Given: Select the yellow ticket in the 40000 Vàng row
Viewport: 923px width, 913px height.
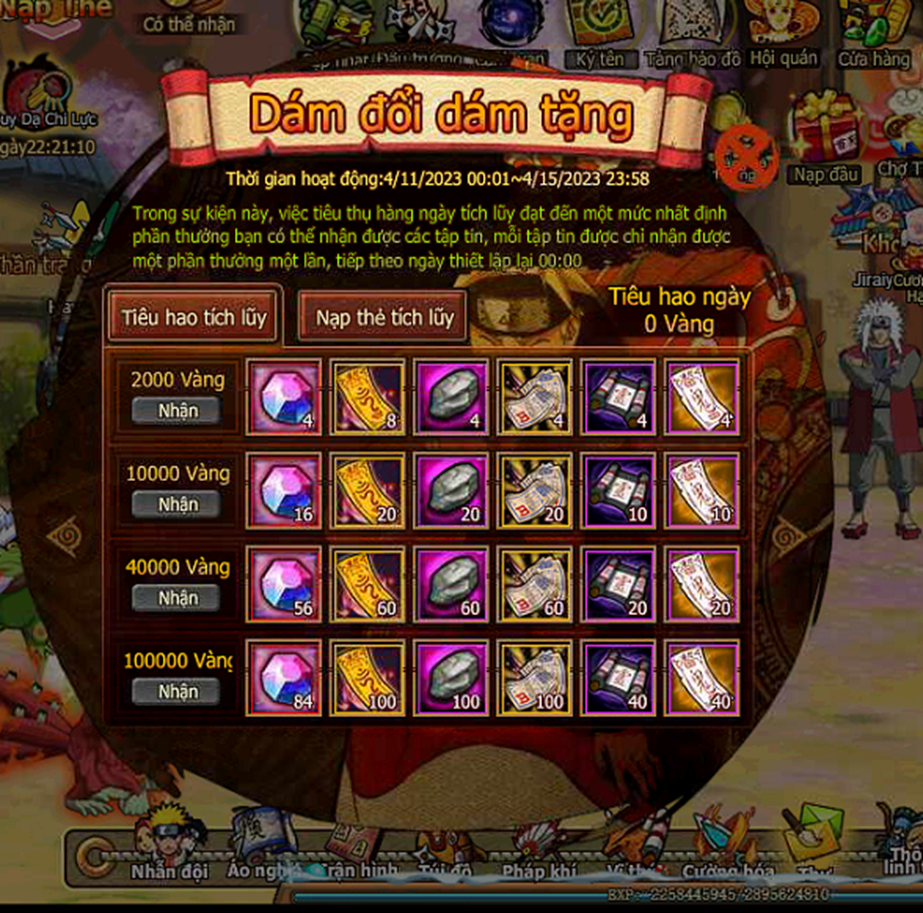Looking at the screenshot, I should click(368, 584).
